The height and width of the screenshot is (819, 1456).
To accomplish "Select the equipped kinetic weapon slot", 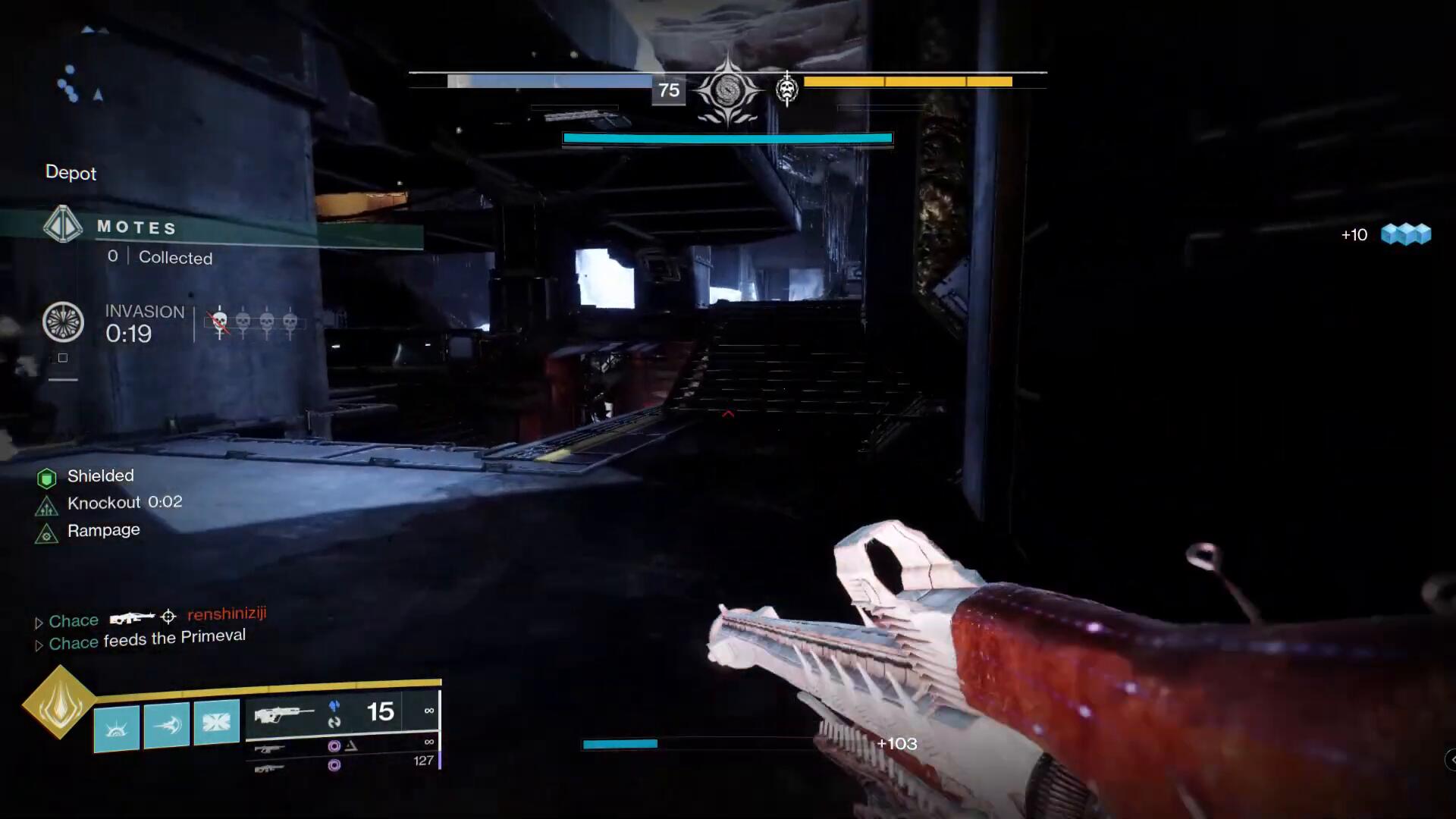I will (x=284, y=714).
